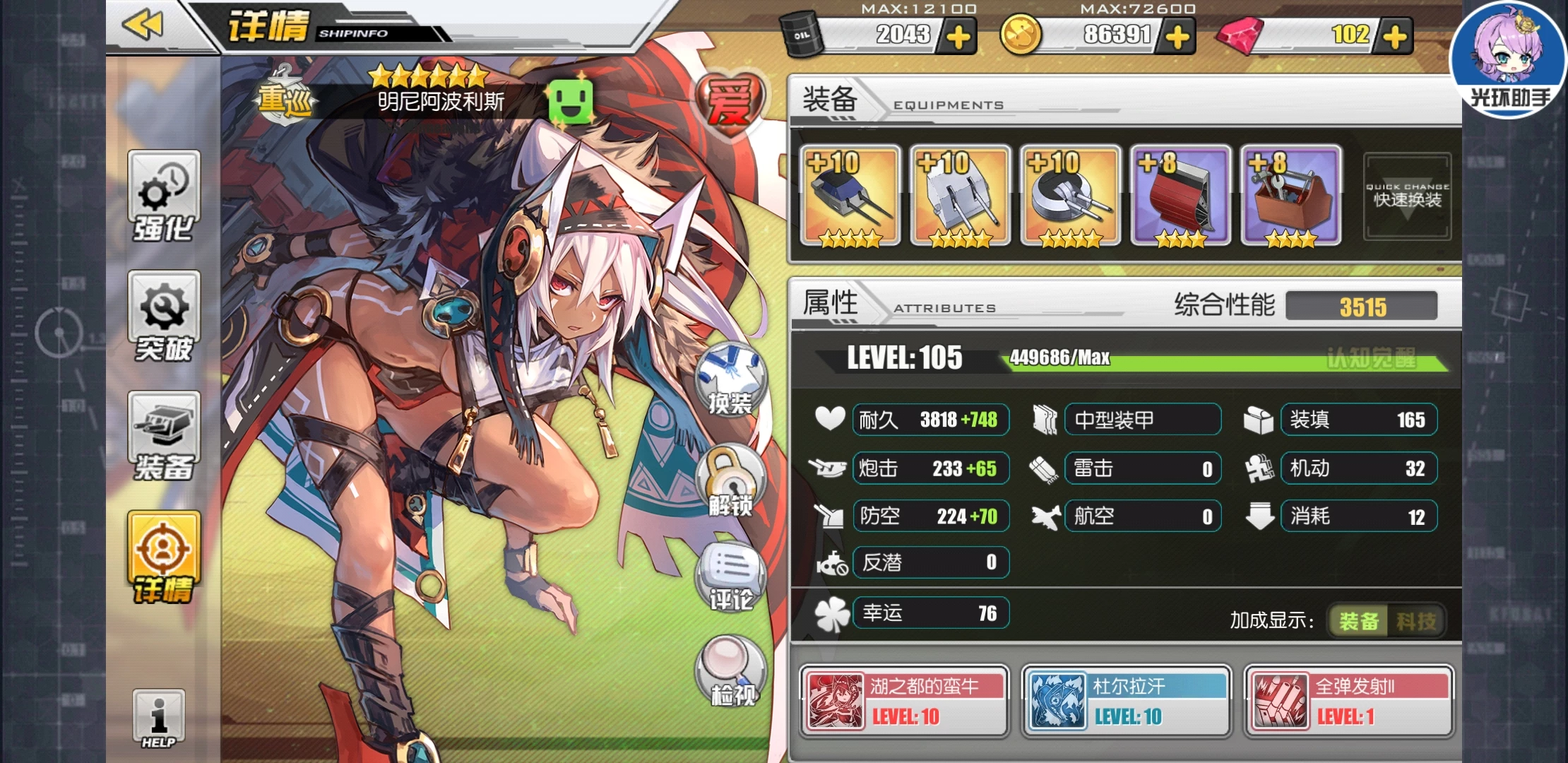Switch bonus display to 科技

click(1415, 621)
